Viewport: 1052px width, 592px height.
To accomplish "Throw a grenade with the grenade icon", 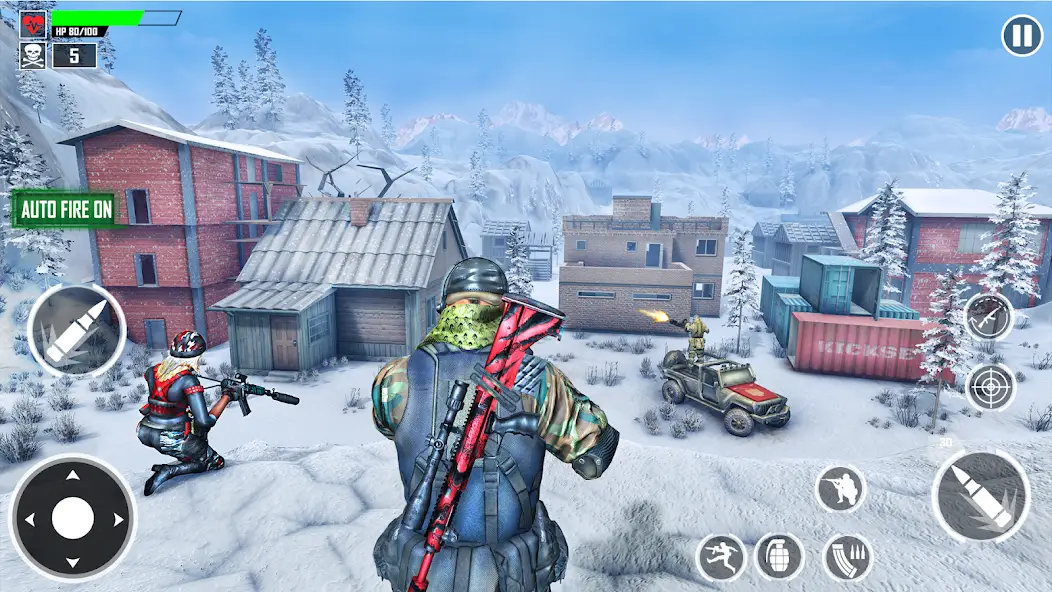I will (x=780, y=556).
